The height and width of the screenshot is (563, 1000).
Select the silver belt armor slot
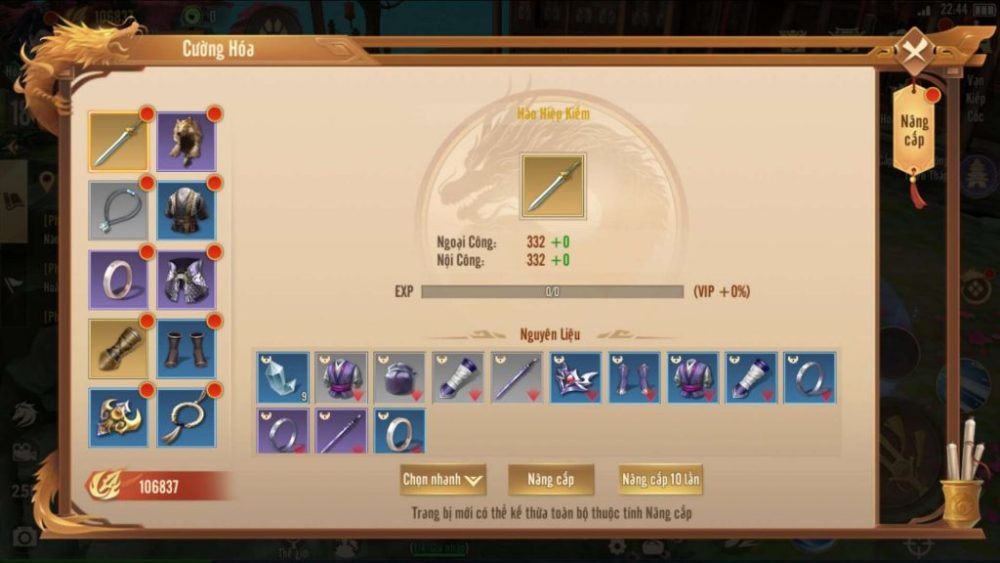[186, 279]
